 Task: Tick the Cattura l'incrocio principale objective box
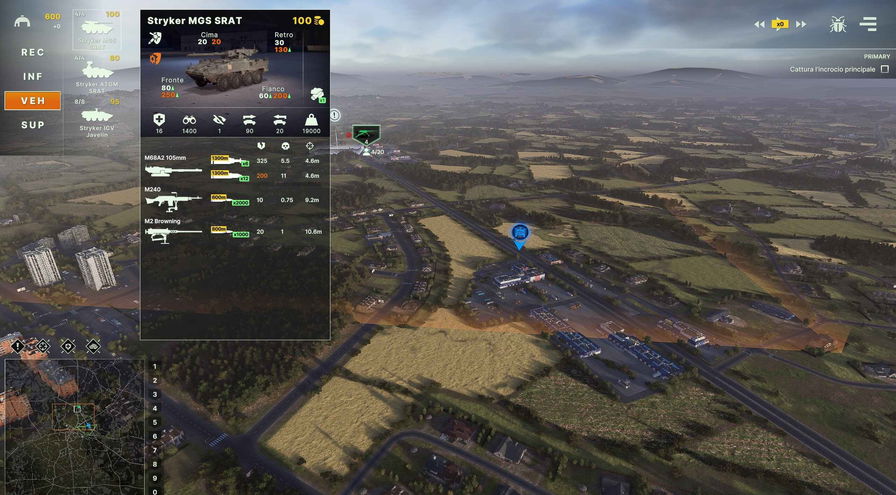885,69
